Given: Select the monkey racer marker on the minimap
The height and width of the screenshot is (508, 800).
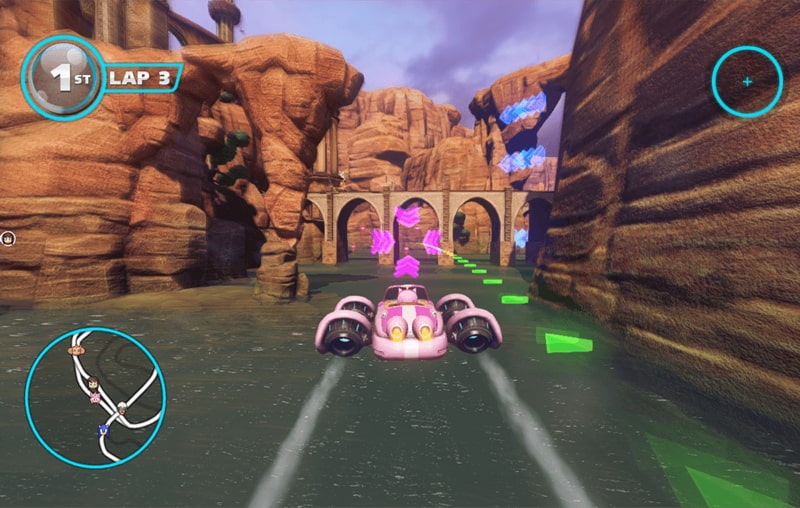Looking at the screenshot, I should point(75,352).
